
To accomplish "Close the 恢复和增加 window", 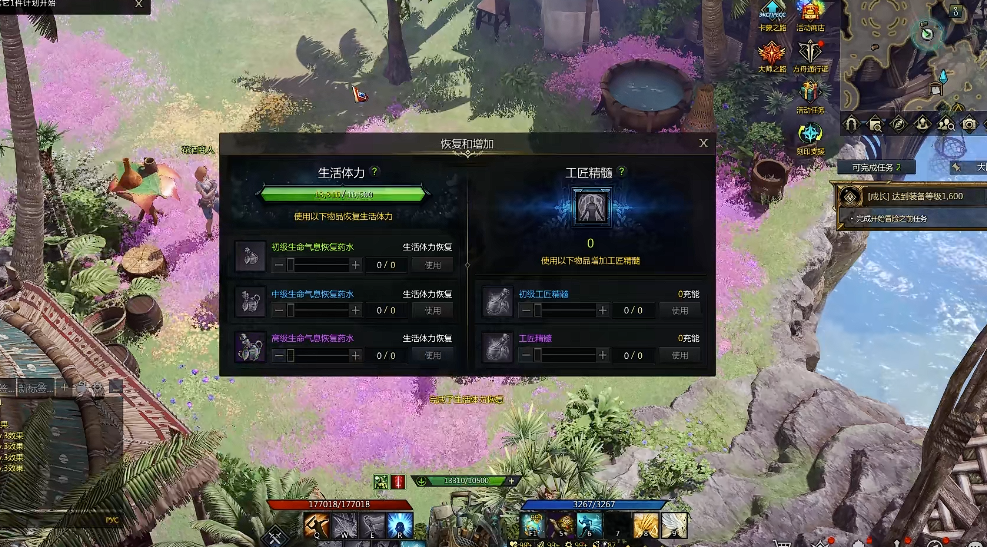I will point(703,143).
